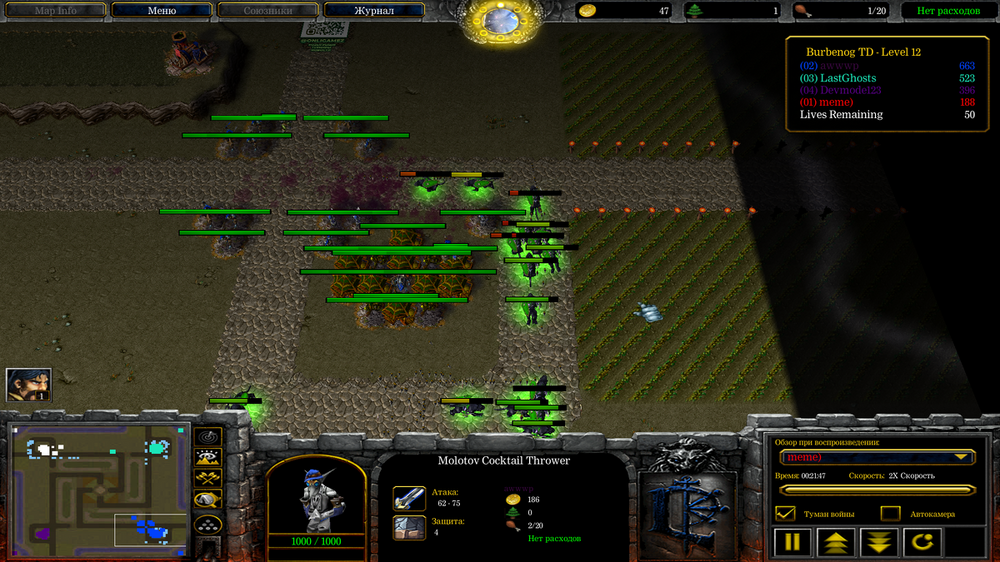Toggle minimap terrain display (eye and mountains icon)

pos(208,459)
